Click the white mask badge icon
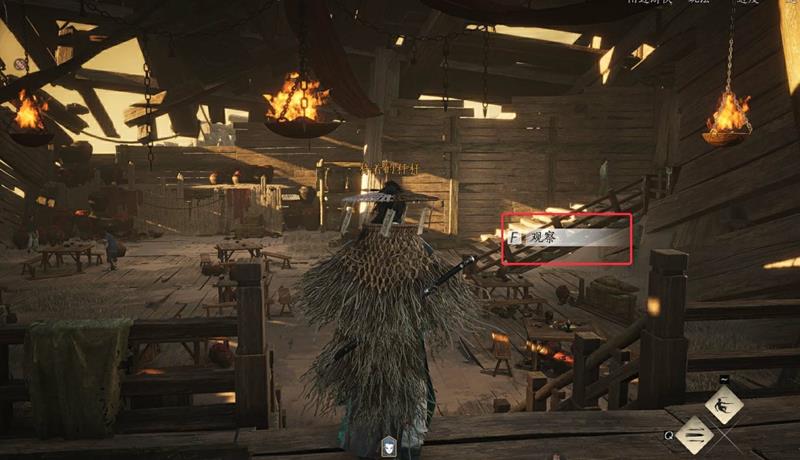Viewport: 800px width, 460px height. 391,448
